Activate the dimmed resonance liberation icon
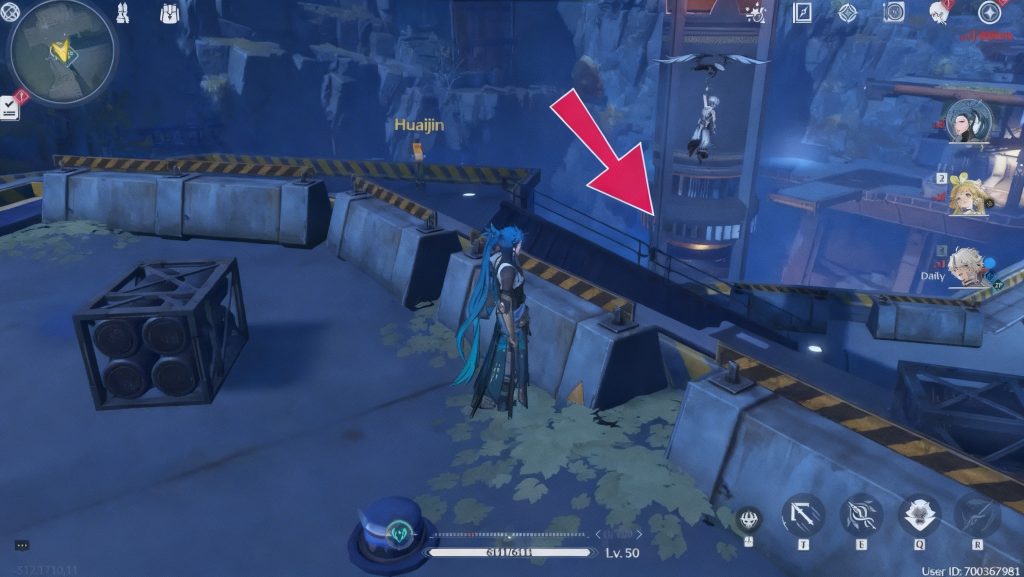 (976, 516)
